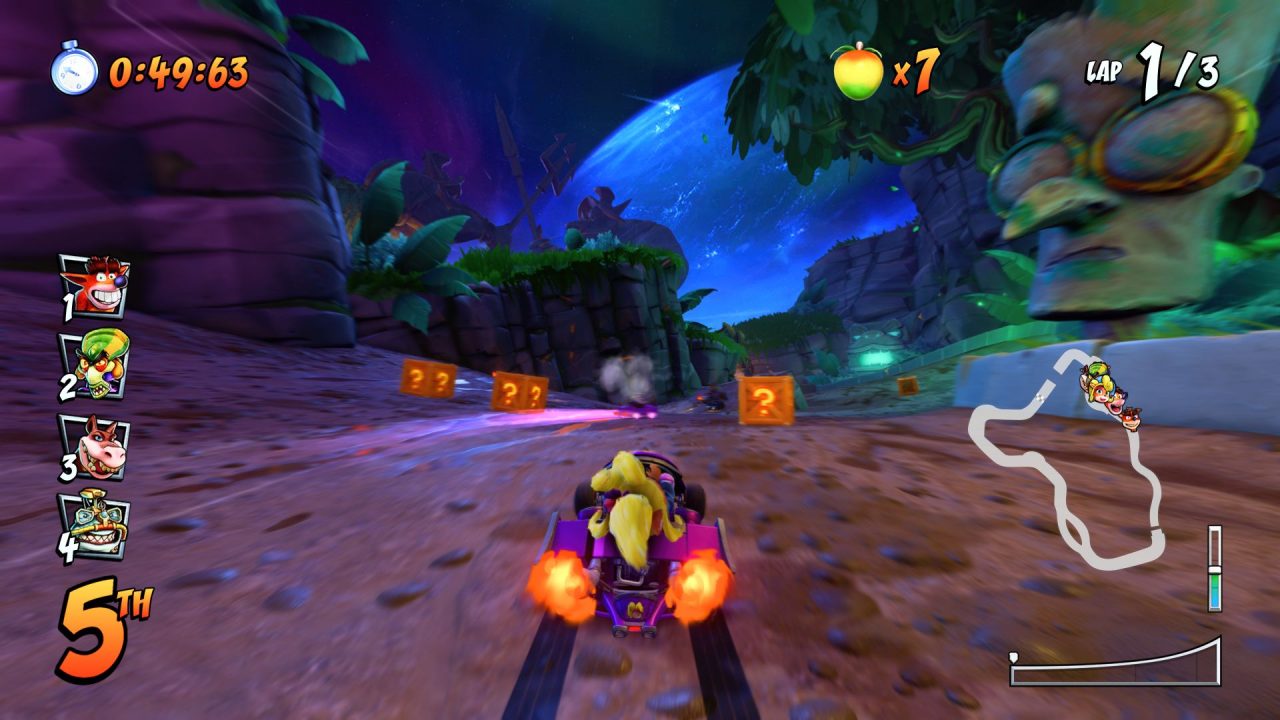The height and width of the screenshot is (720, 1280).
Task: Click the stopwatch timer icon
Action: coord(74,70)
